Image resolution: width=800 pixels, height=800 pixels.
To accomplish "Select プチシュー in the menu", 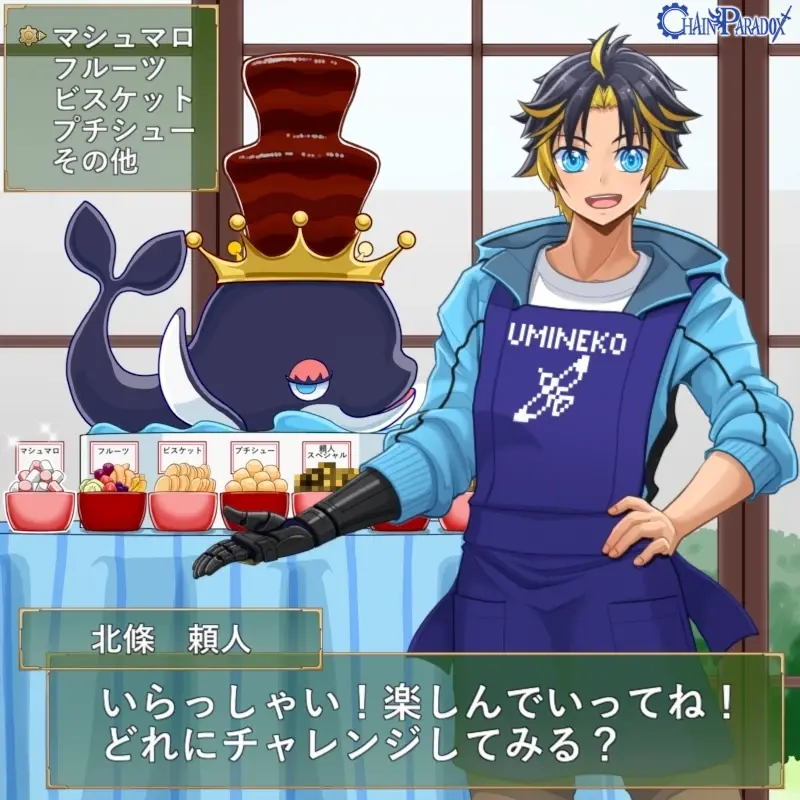I will 123,129.
